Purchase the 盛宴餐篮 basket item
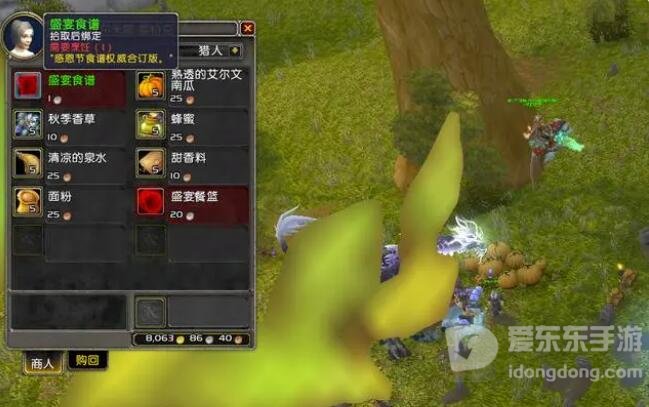 (x=150, y=200)
